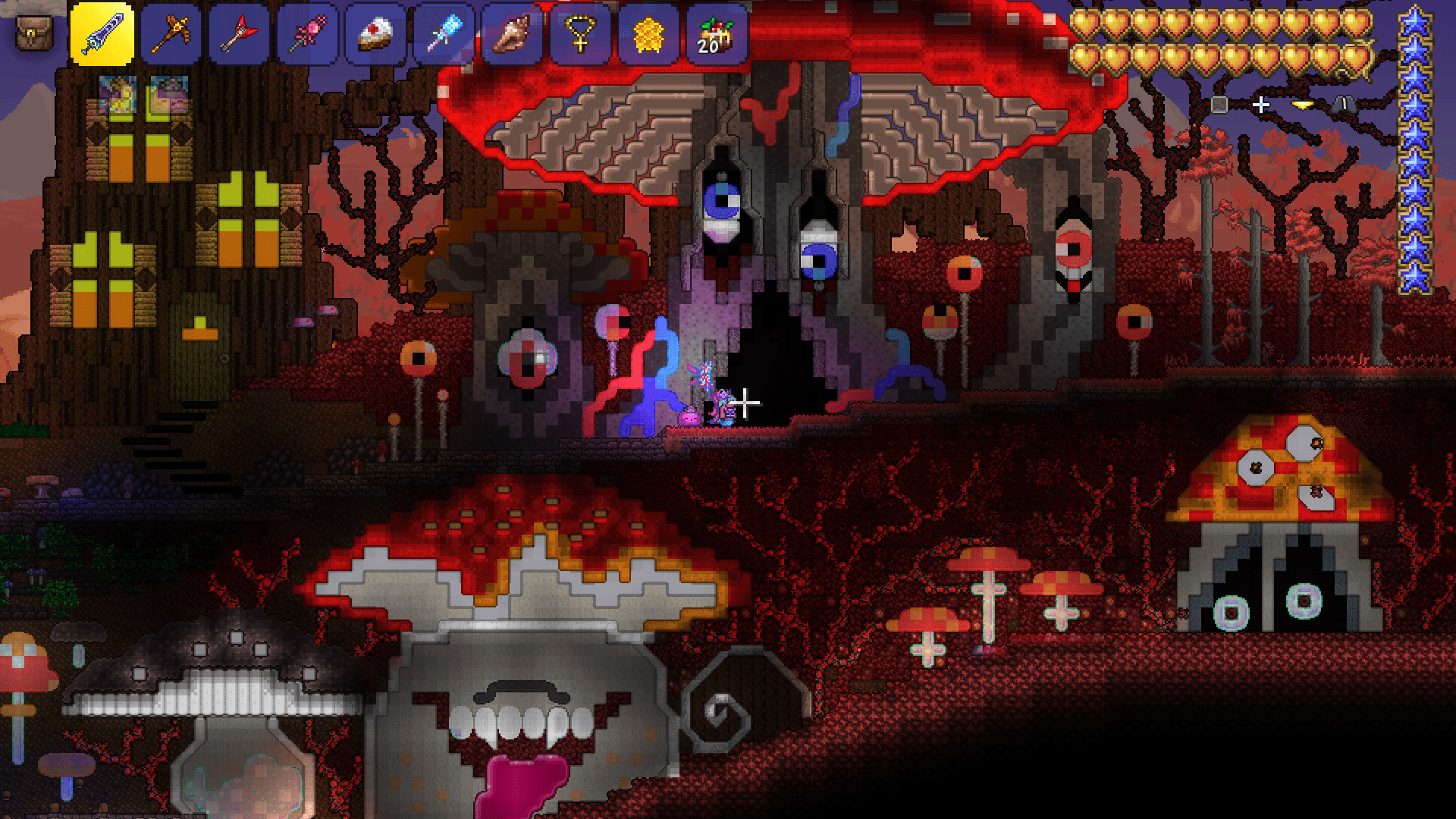The width and height of the screenshot is (1456, 819).
Task: Click the small item frame icon below the hearts
Action: [x=1219, y=105]
